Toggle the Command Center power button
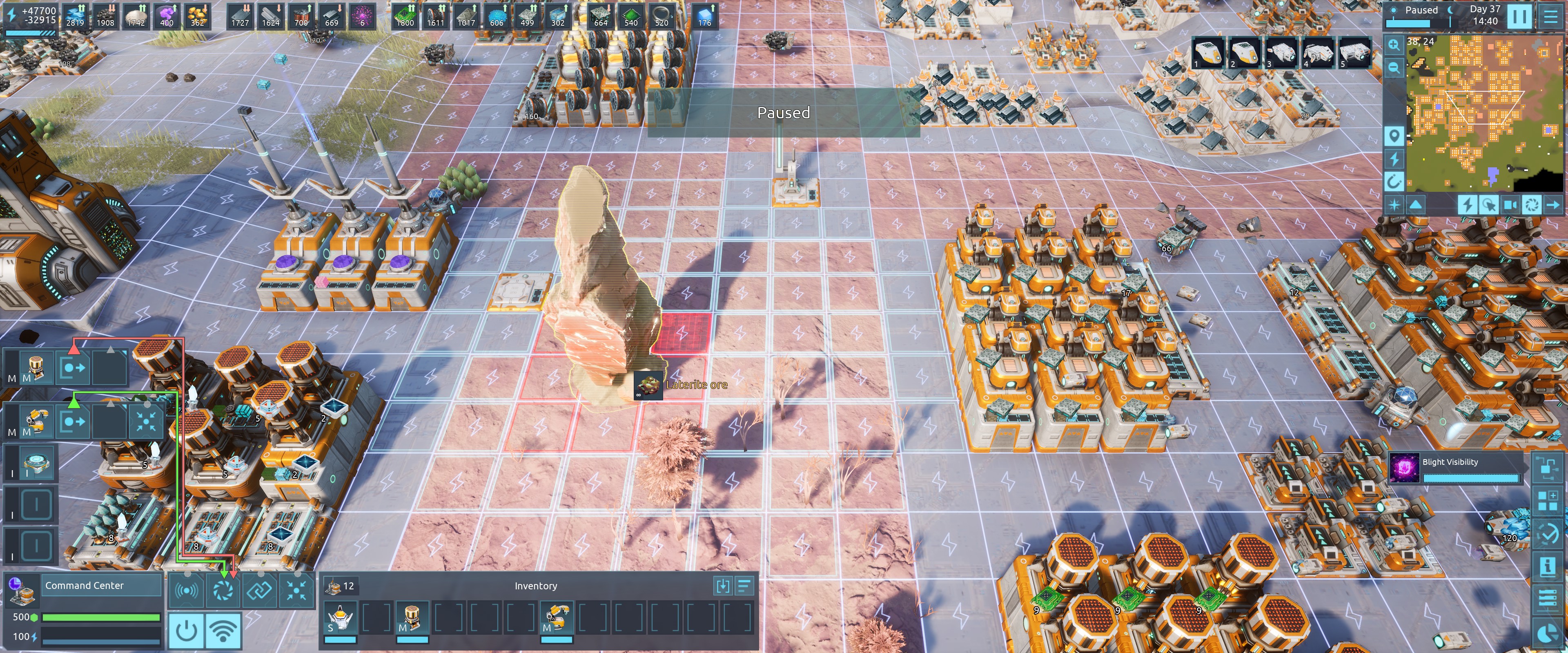The image size is (1568, 653). click(186, 631)
